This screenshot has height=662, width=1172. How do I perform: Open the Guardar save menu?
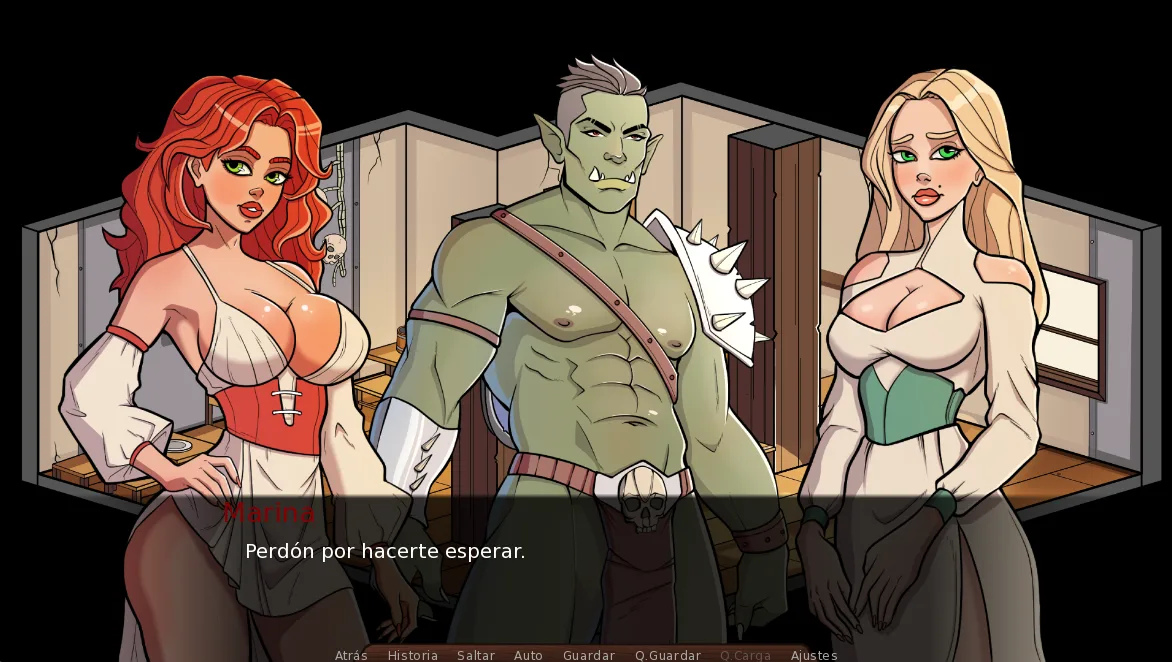click(x=589, y=655)
